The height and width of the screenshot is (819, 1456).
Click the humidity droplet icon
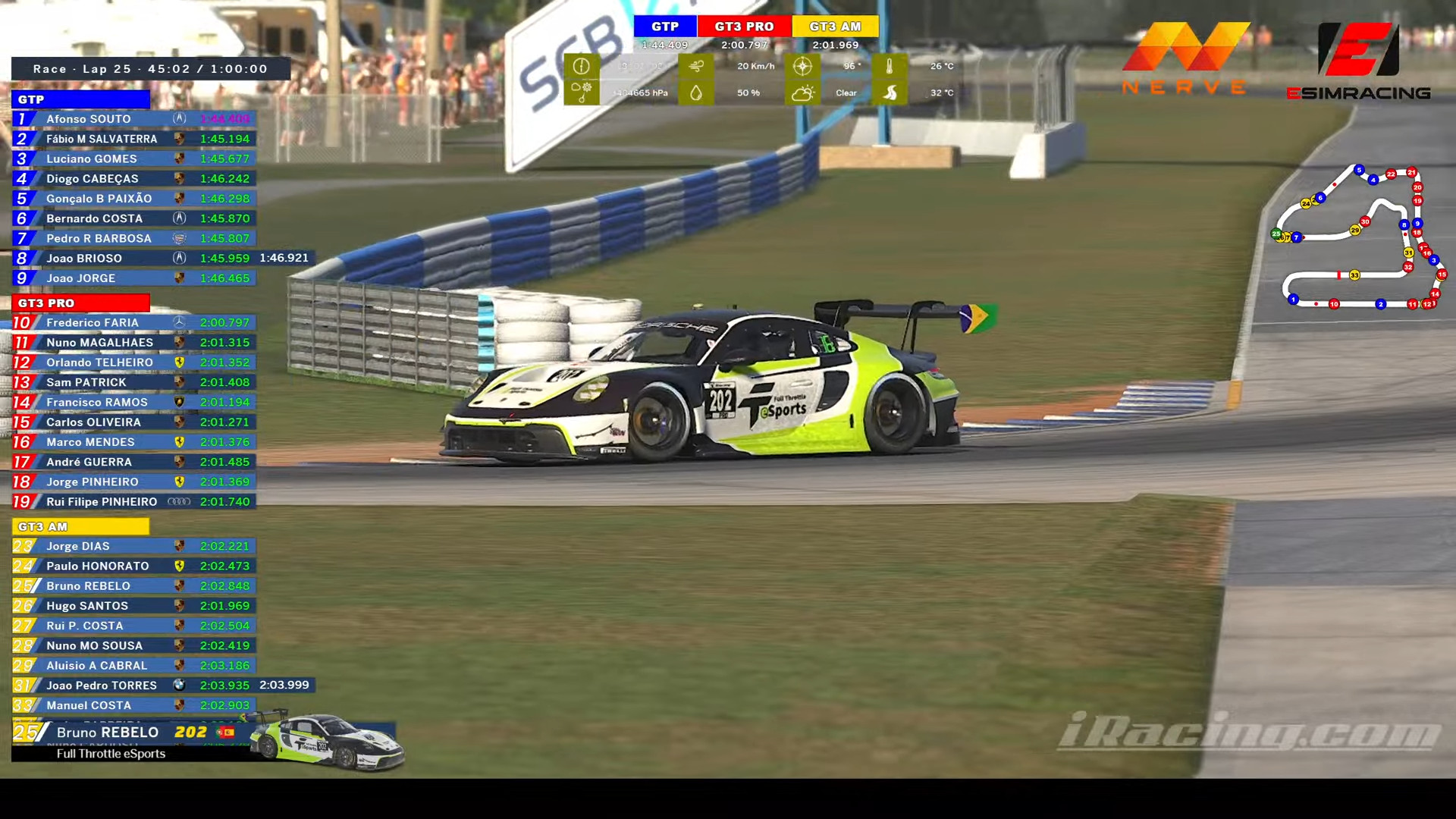pyautogui.click(x=696, y=93)
